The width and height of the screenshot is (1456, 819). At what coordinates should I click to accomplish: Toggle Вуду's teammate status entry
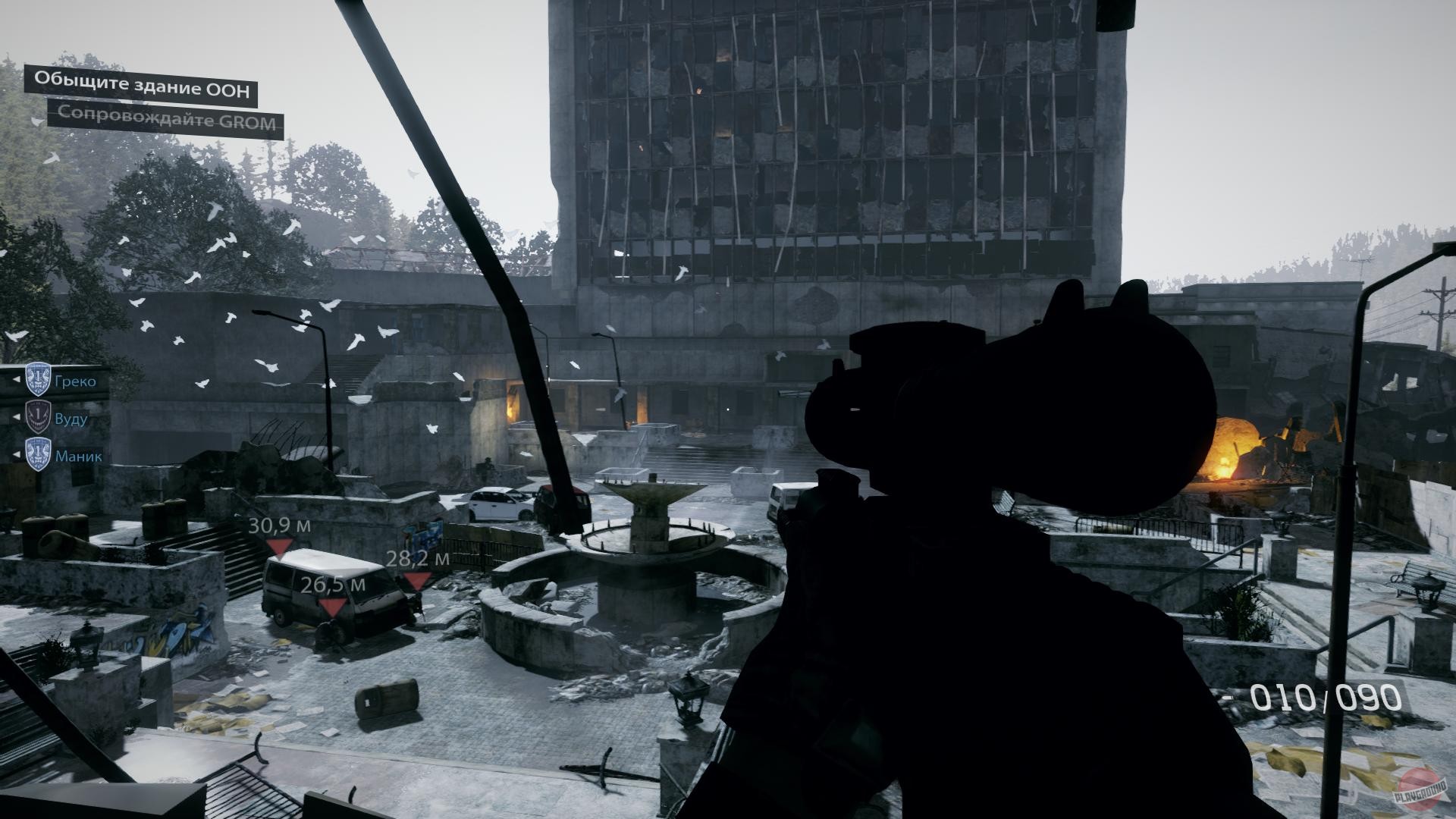coord(74,419)
